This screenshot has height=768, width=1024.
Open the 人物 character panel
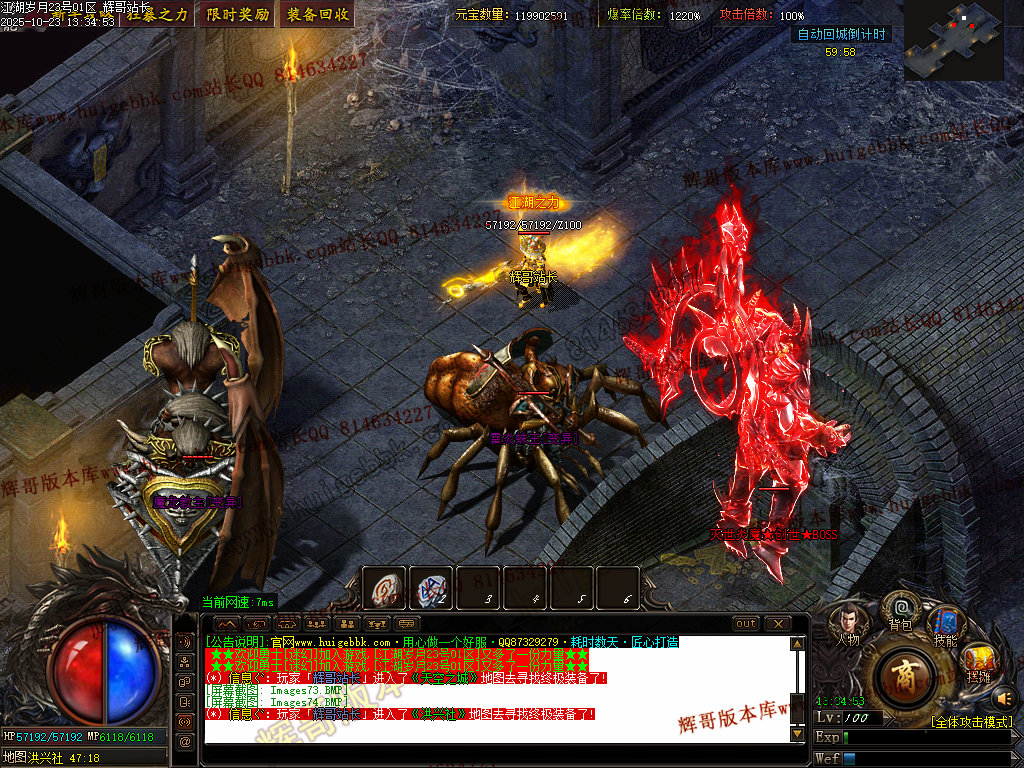(848, 624)
